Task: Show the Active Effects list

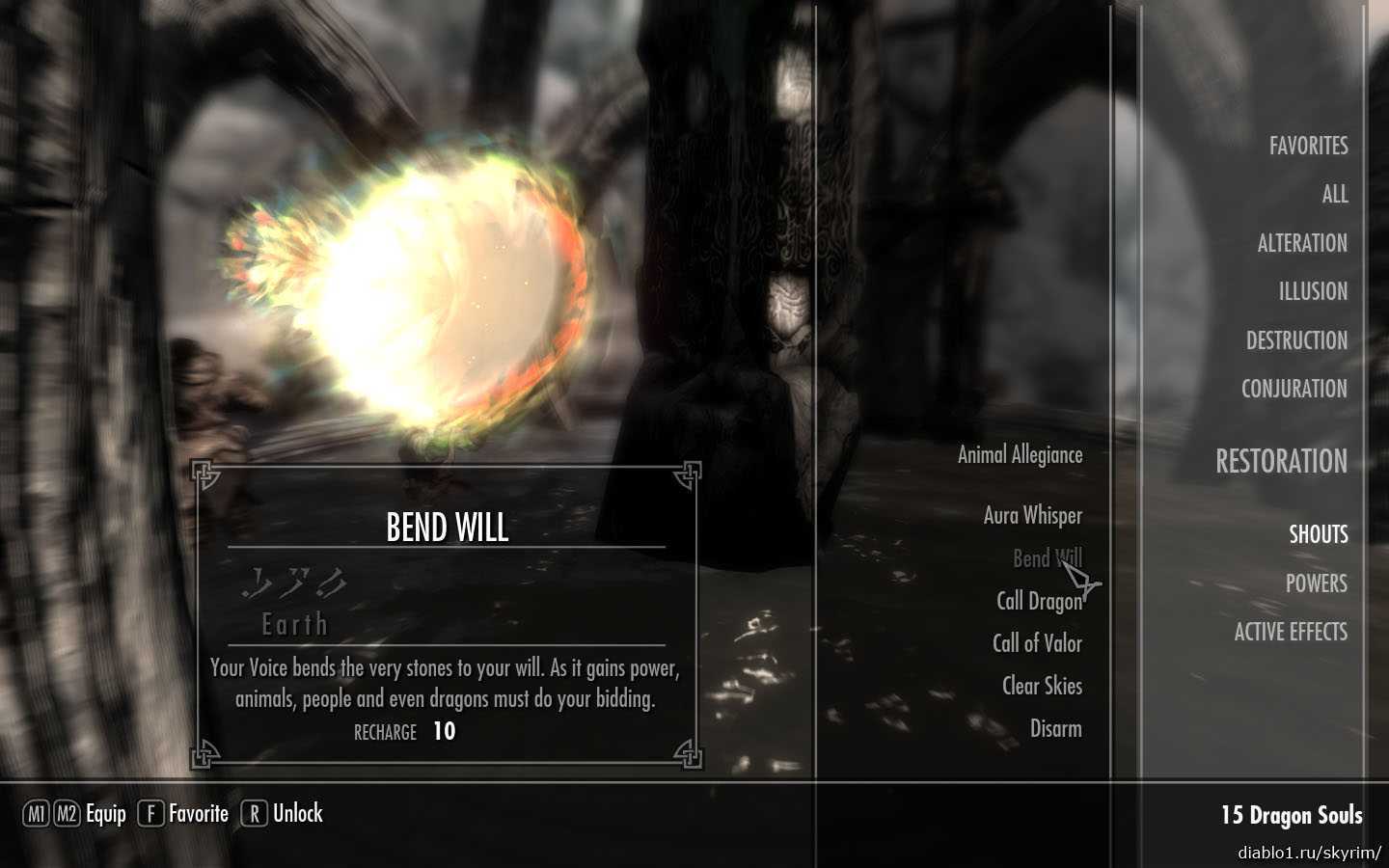Action: point(1290,632)
